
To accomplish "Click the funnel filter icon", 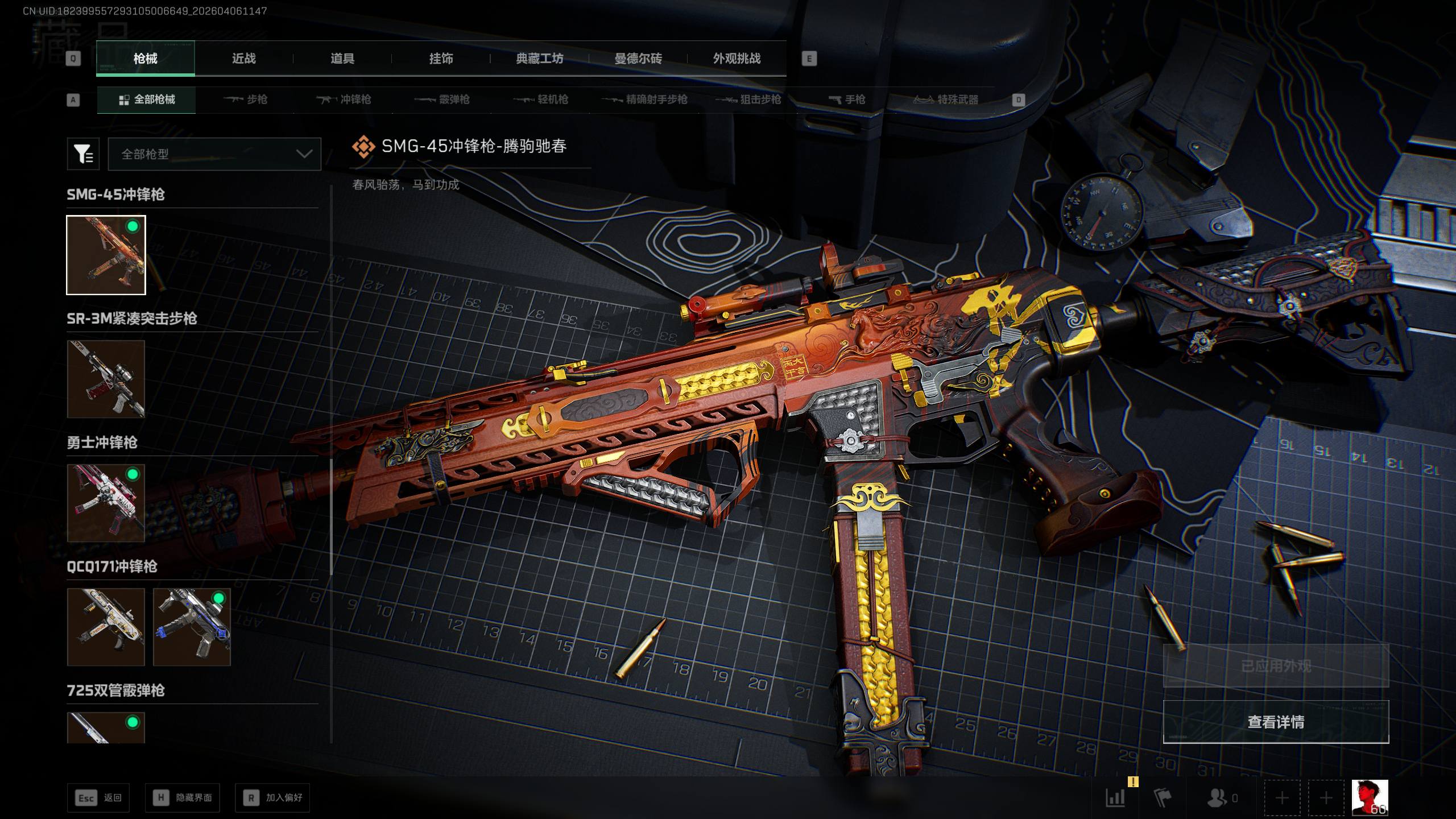I will coord(83,154).
